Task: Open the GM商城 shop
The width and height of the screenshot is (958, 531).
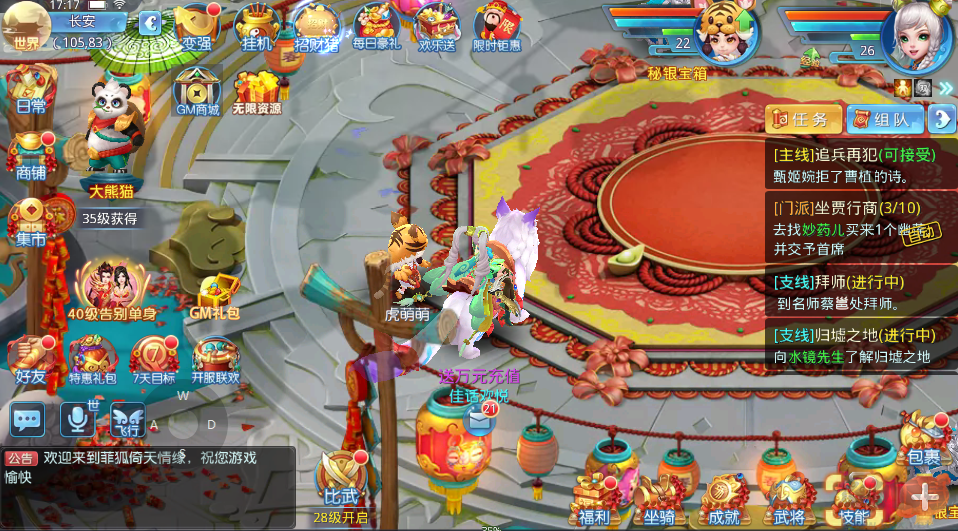Action: point(198,90)
